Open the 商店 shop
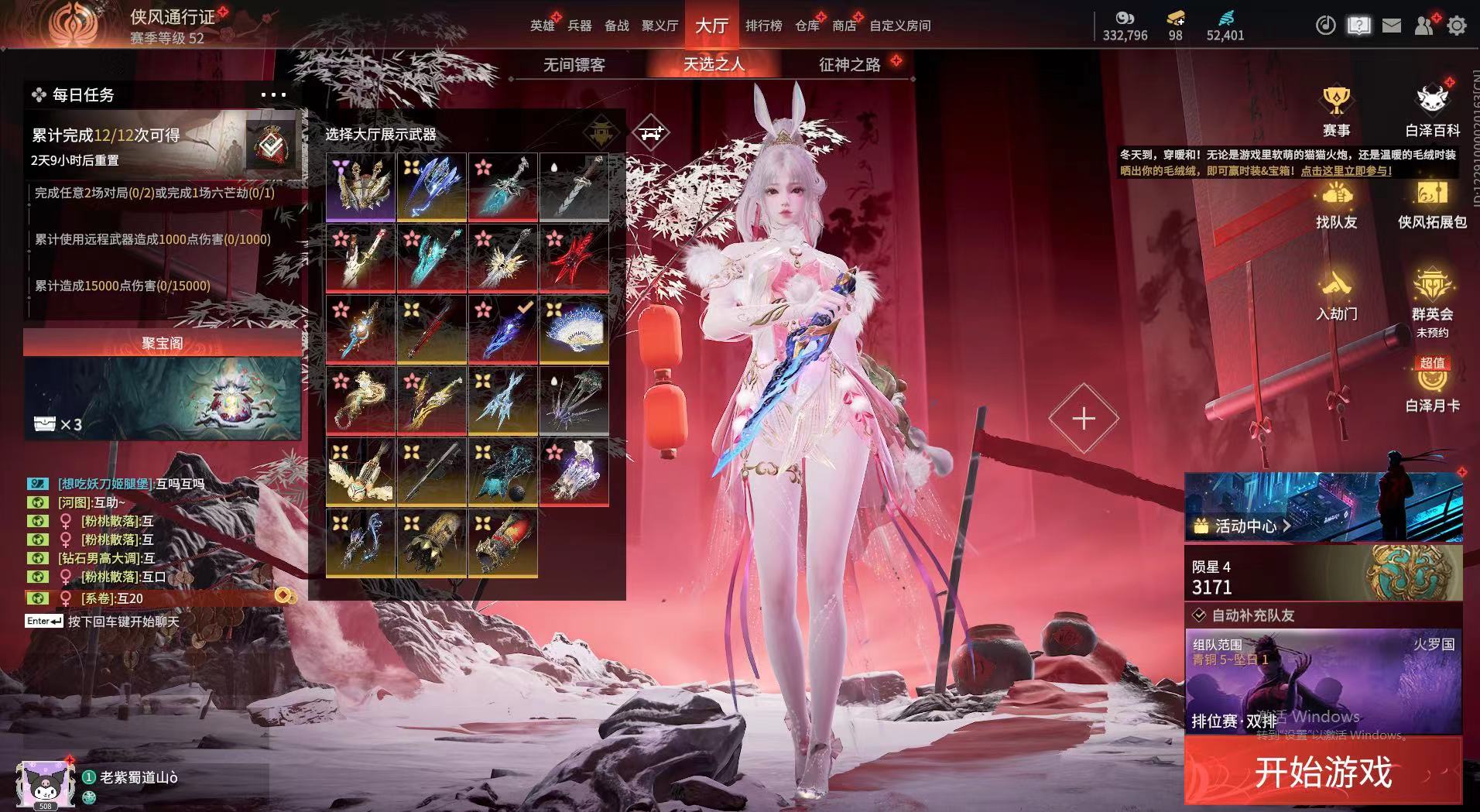The image size is (1480, 812). click(x=844, y=26)
